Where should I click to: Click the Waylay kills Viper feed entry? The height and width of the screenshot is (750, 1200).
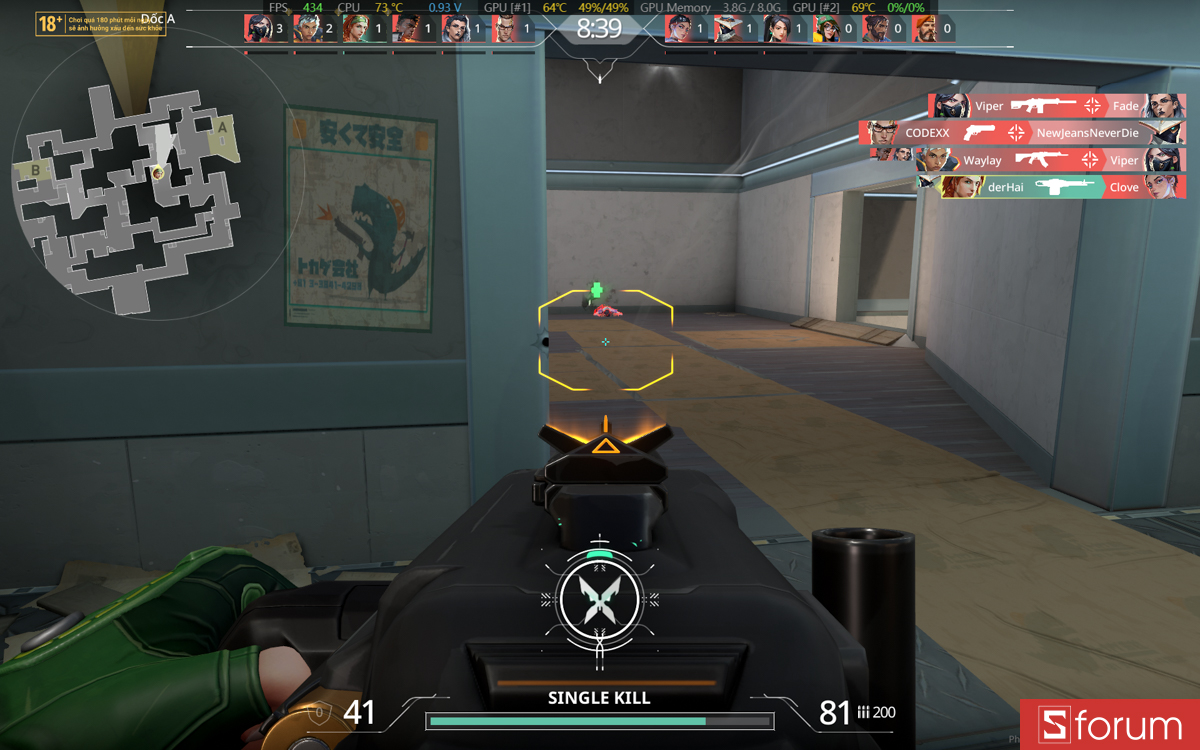point(1027,160)
